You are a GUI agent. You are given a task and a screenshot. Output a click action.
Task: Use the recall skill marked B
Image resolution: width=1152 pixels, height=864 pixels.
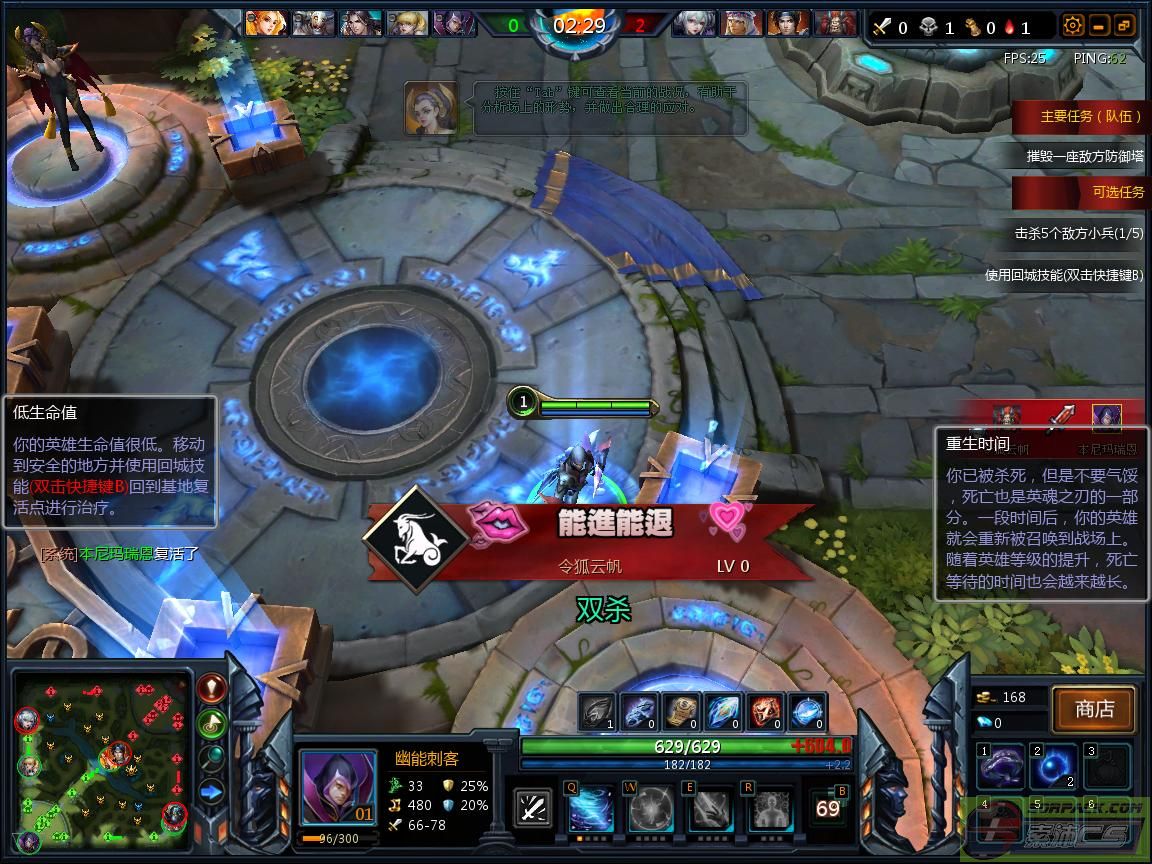(829, 808)
